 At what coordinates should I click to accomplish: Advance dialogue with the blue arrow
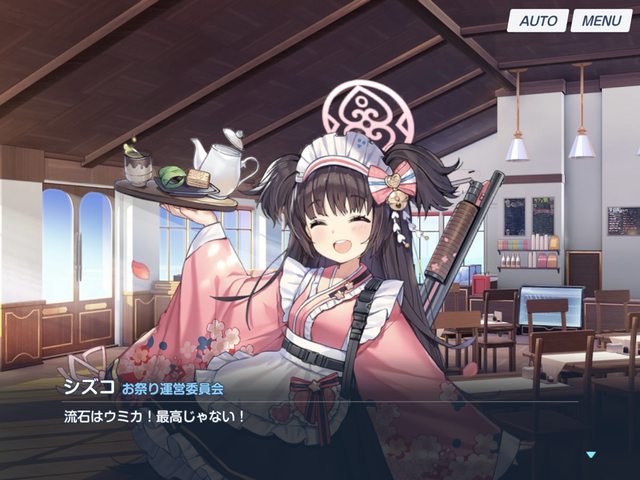click(x=591, y=455)
